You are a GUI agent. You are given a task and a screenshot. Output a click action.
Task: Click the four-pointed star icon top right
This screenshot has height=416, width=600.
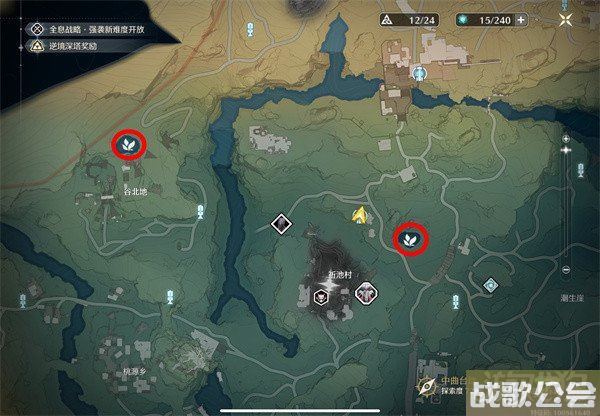coord(566,19)
